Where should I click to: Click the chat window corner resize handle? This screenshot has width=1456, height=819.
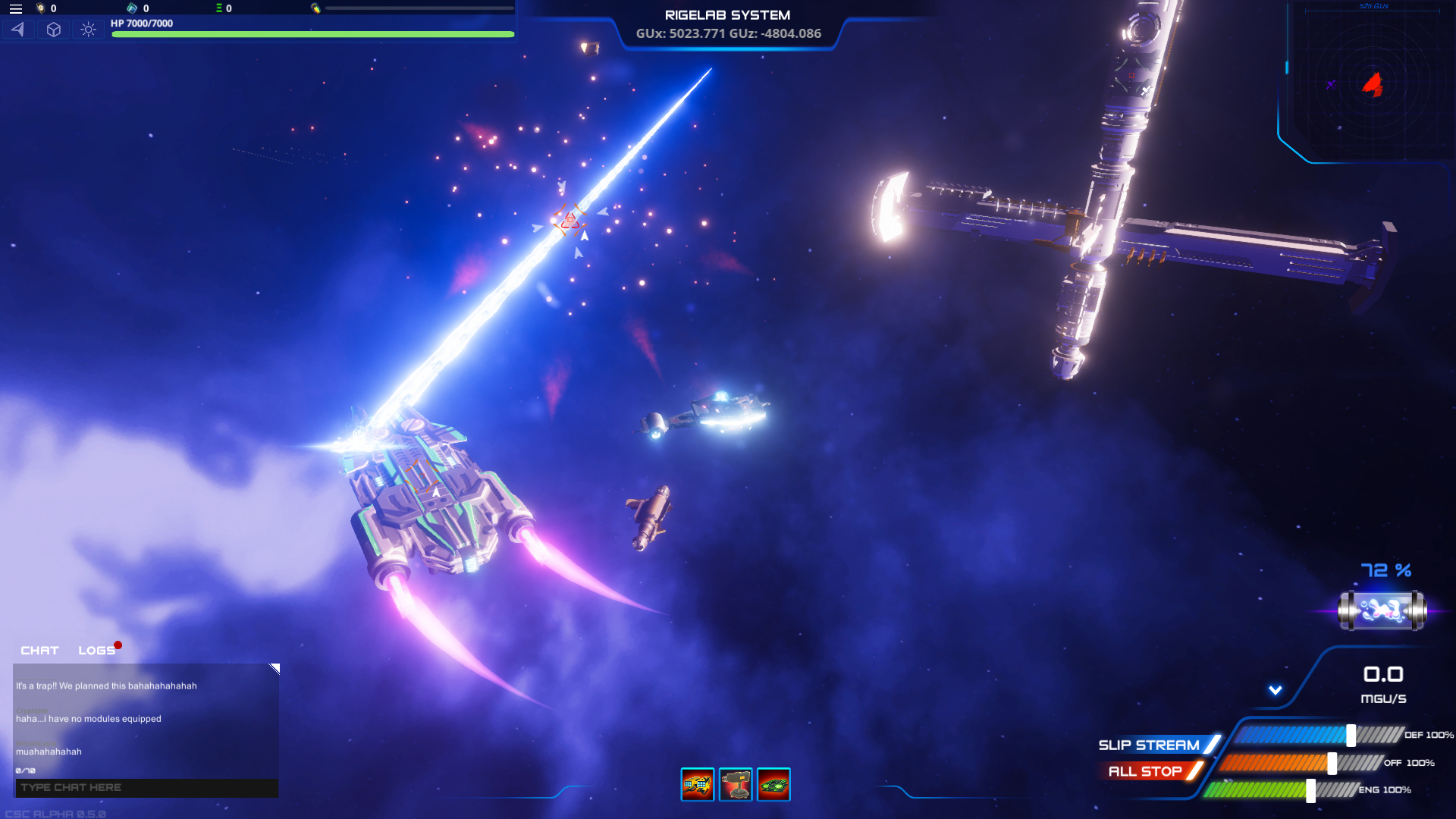pyautogui.click(x=275, y=668)
